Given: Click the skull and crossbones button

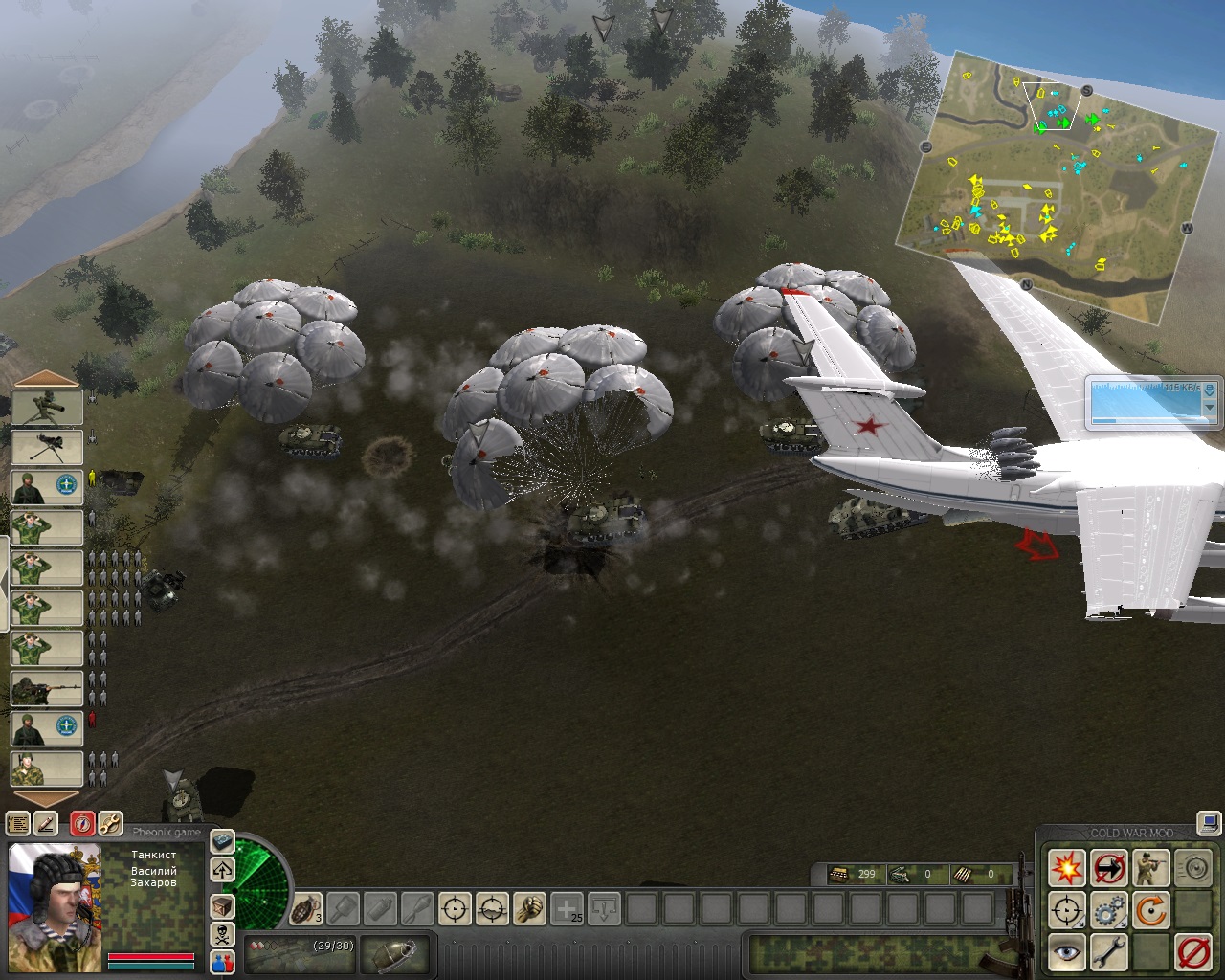Looking at the screenshot, I should tap(222, 934).
